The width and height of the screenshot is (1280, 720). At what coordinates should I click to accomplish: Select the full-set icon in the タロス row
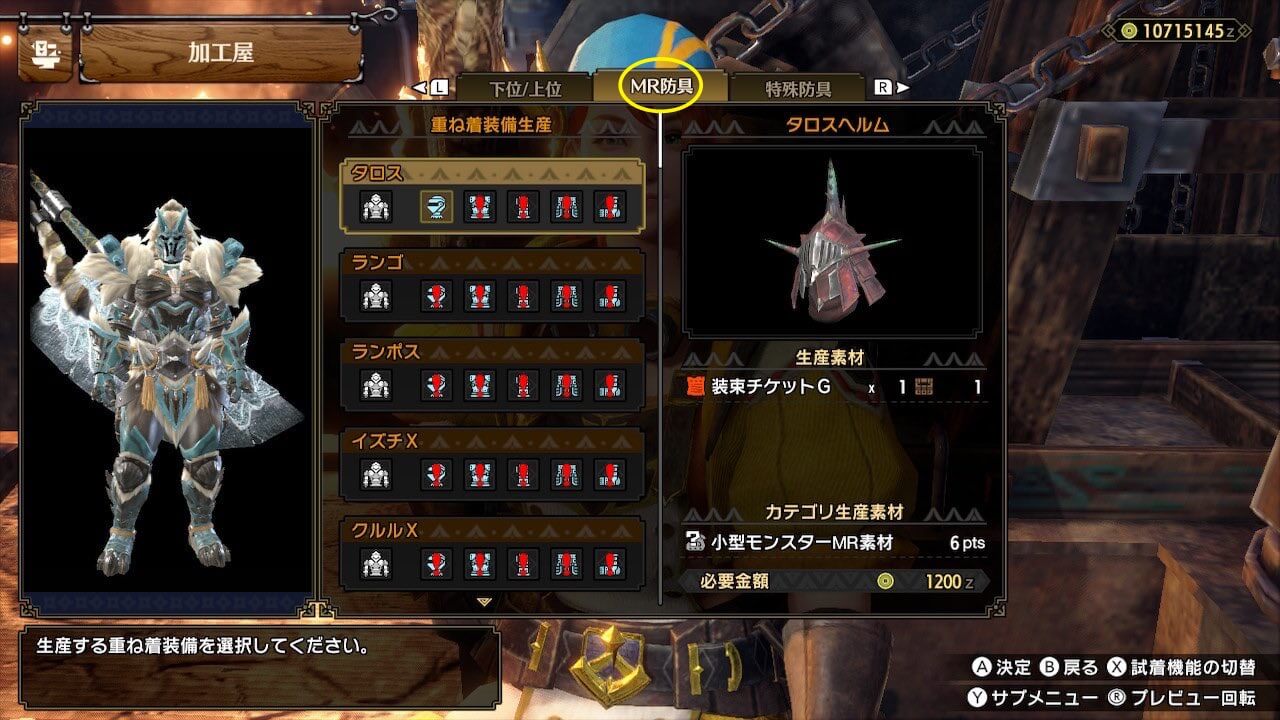376,207
